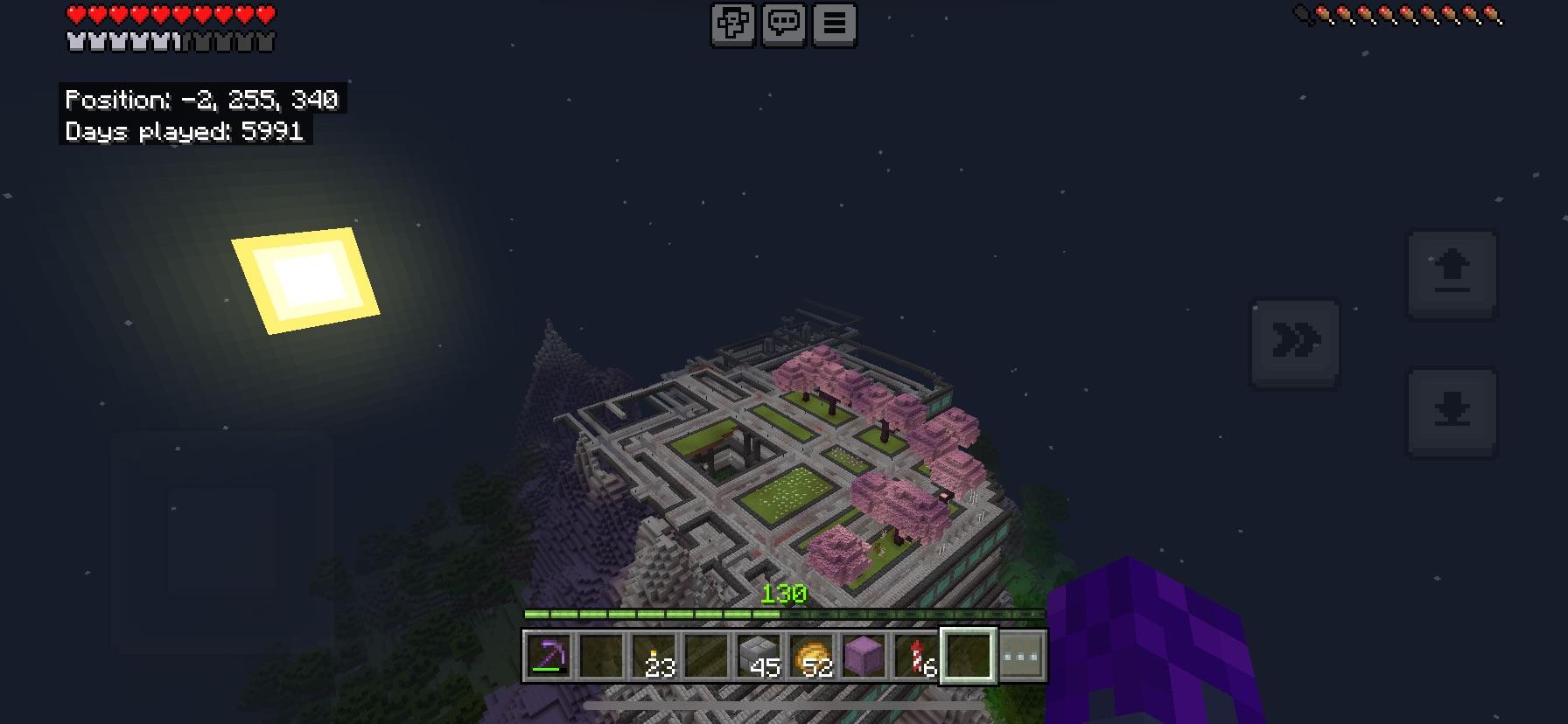Viewport: 1568px width, 724px height.
Task: Click the Days played counter
Action: tap(183, 132)
